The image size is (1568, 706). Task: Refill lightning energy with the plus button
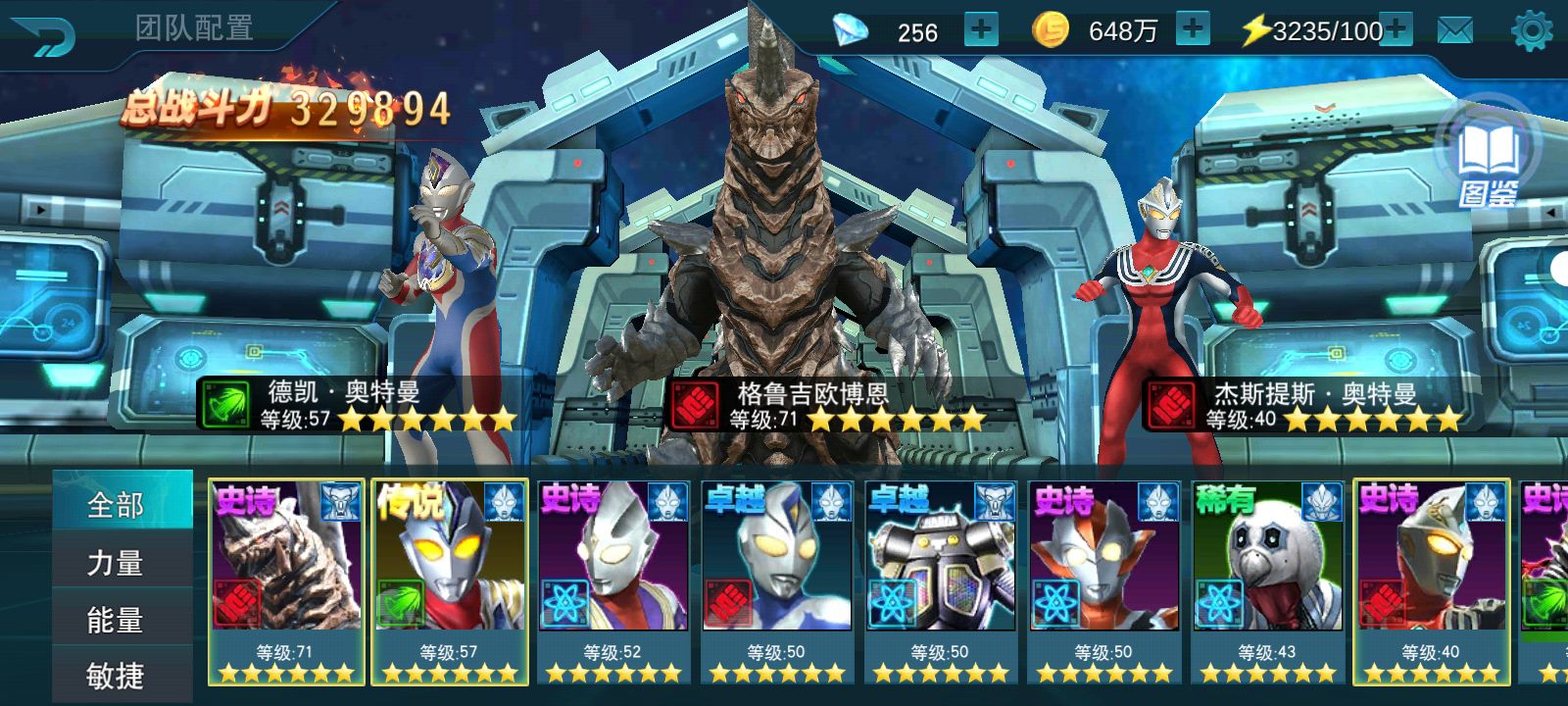pyautogui.click(x=1396, y=30)
